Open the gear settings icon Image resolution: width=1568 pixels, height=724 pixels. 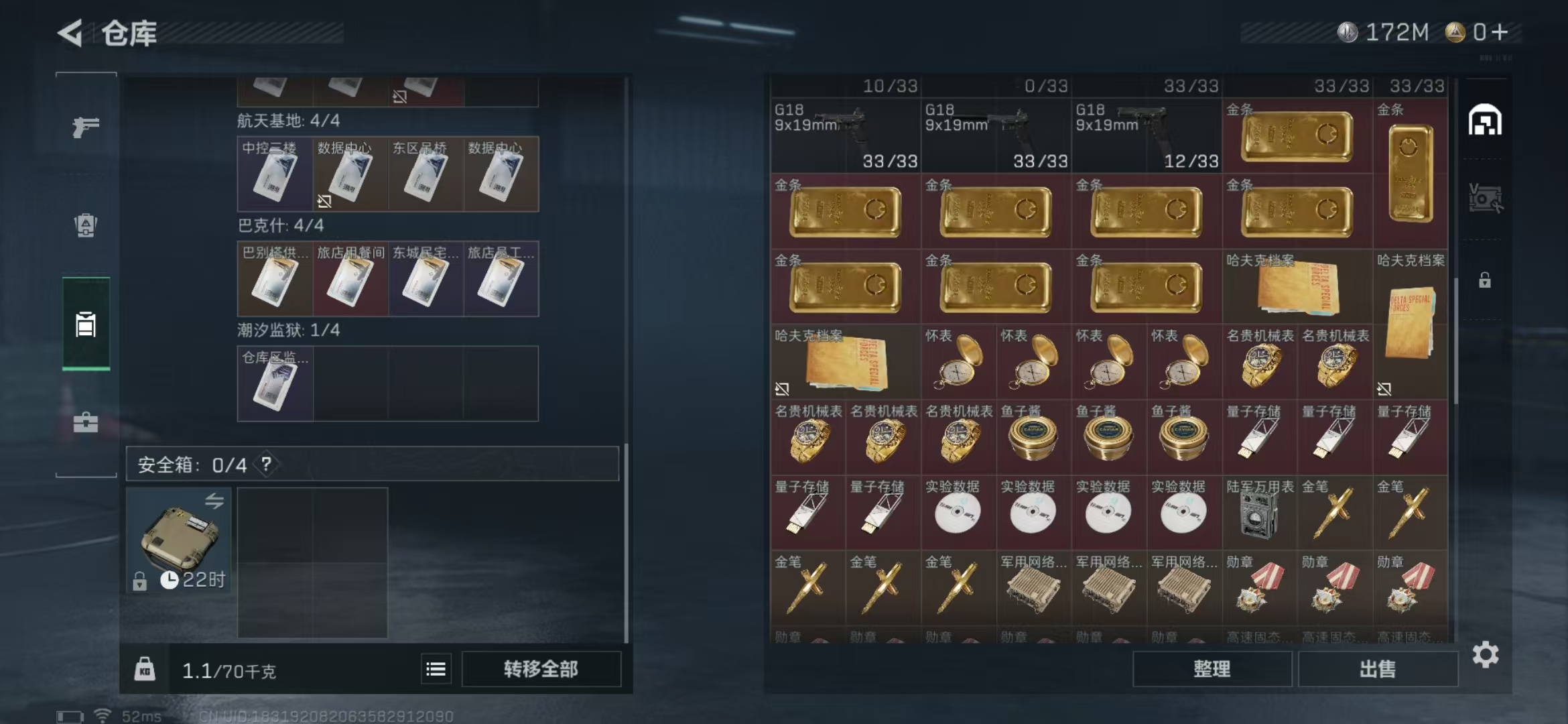1486,655
